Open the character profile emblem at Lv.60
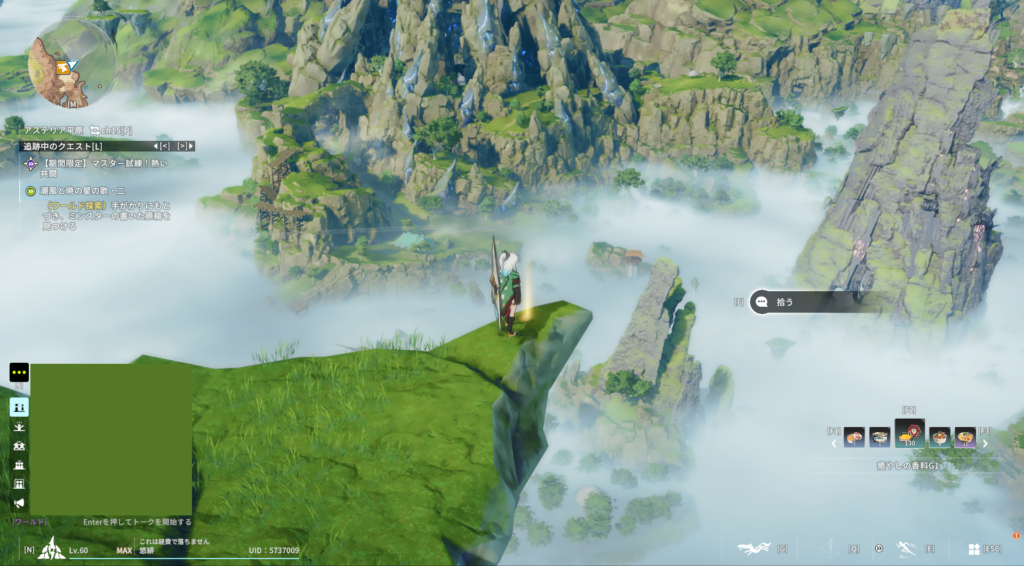This screenshot has height=566, width=1024. [52, 549]
